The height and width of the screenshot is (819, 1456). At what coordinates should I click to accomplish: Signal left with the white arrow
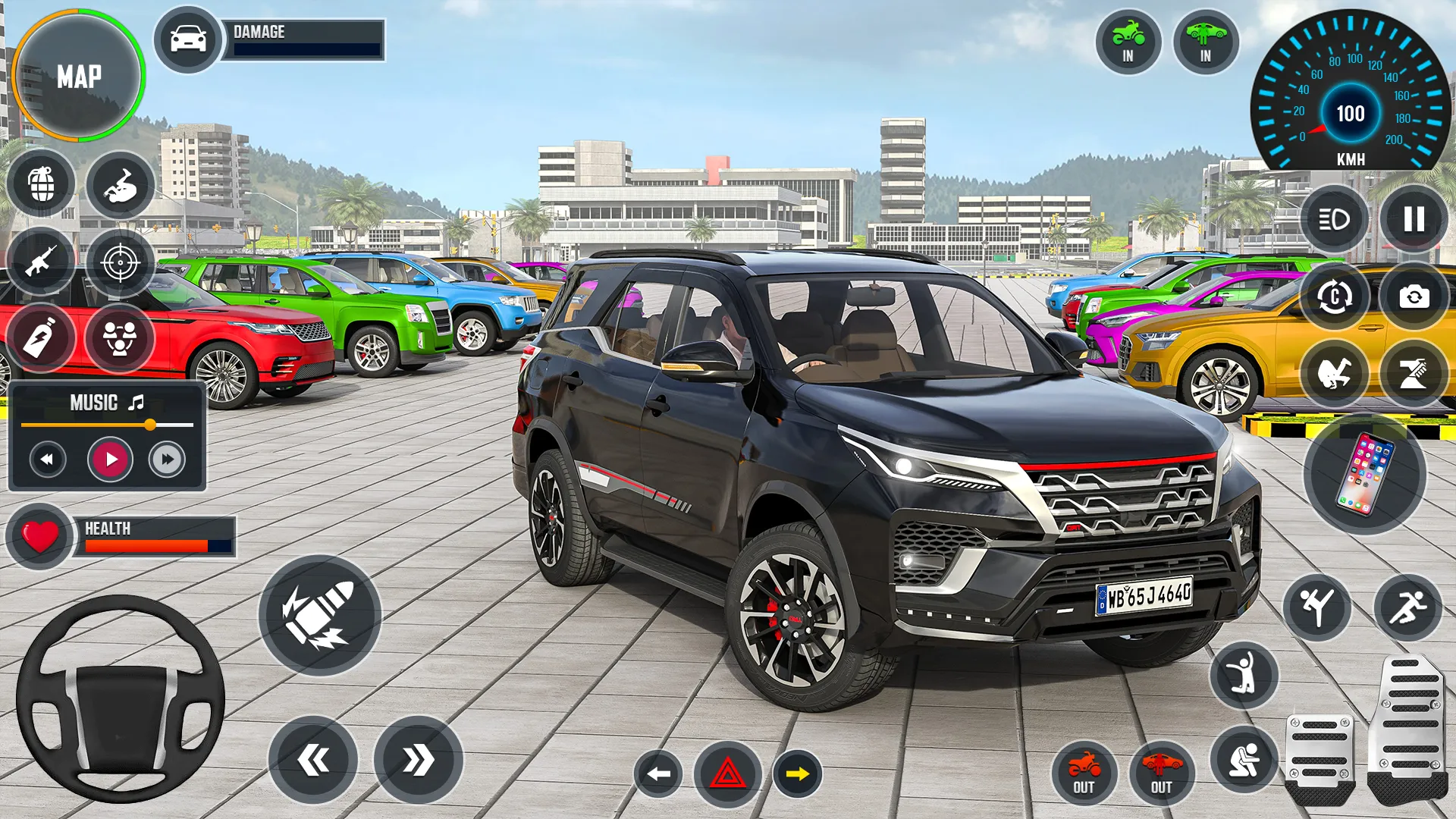(657, 774)
